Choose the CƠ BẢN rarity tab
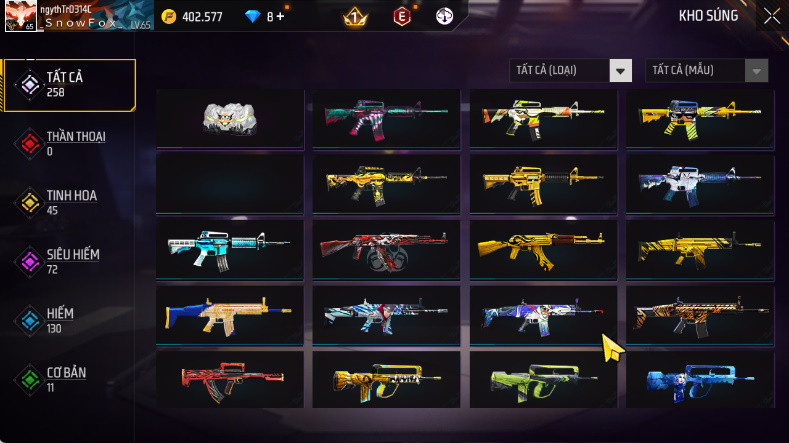789x443 pixels. (x=68, y=379)
